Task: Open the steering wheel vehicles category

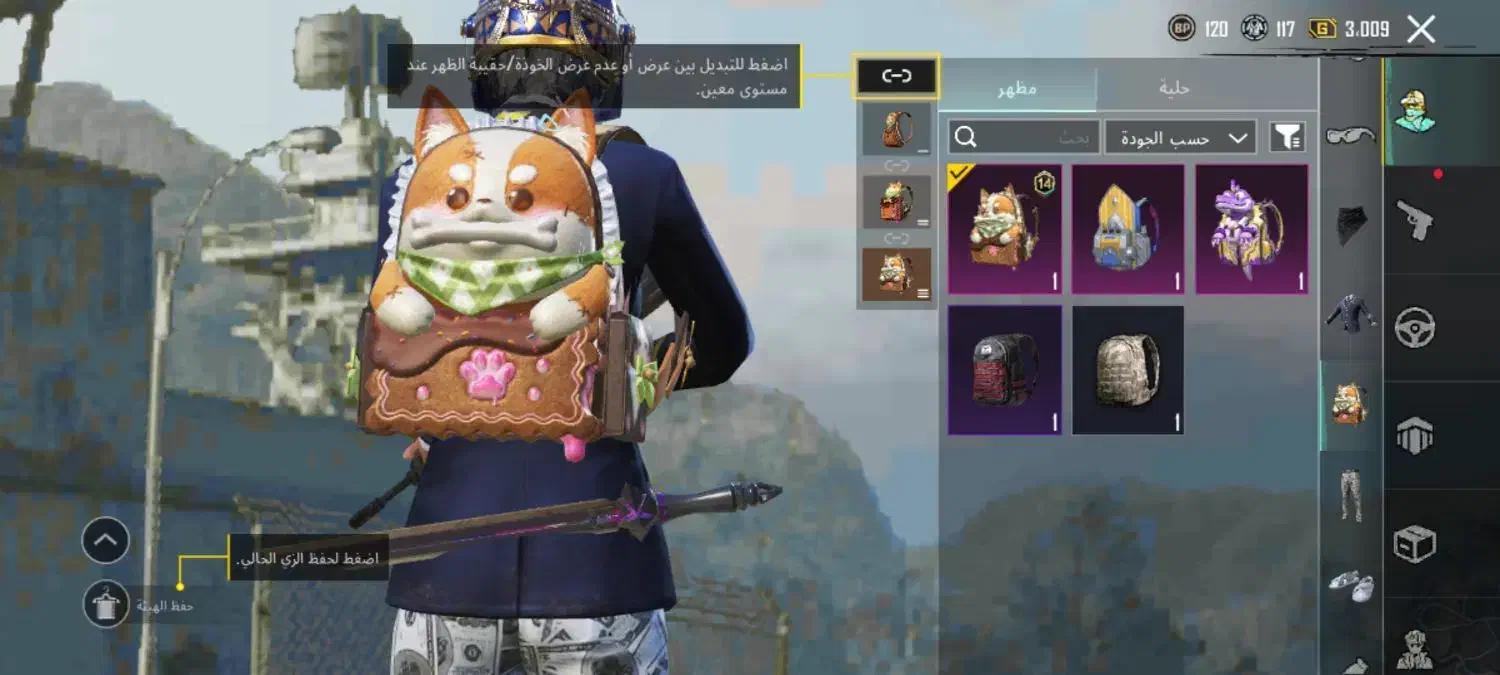Action: [x=1415, y=327]
